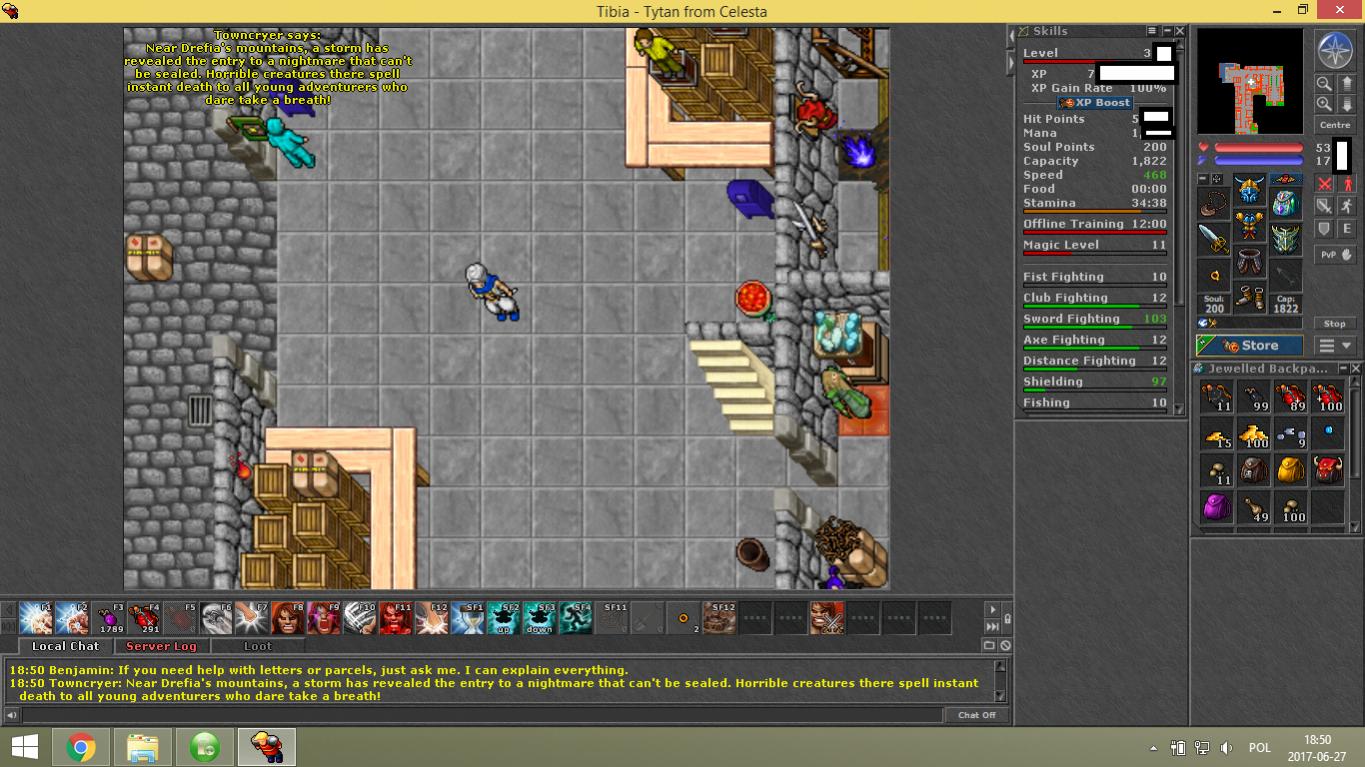Screen dimensions: 1365x767
Task: Select the Local Chat tab
Action: click(65, 647)
